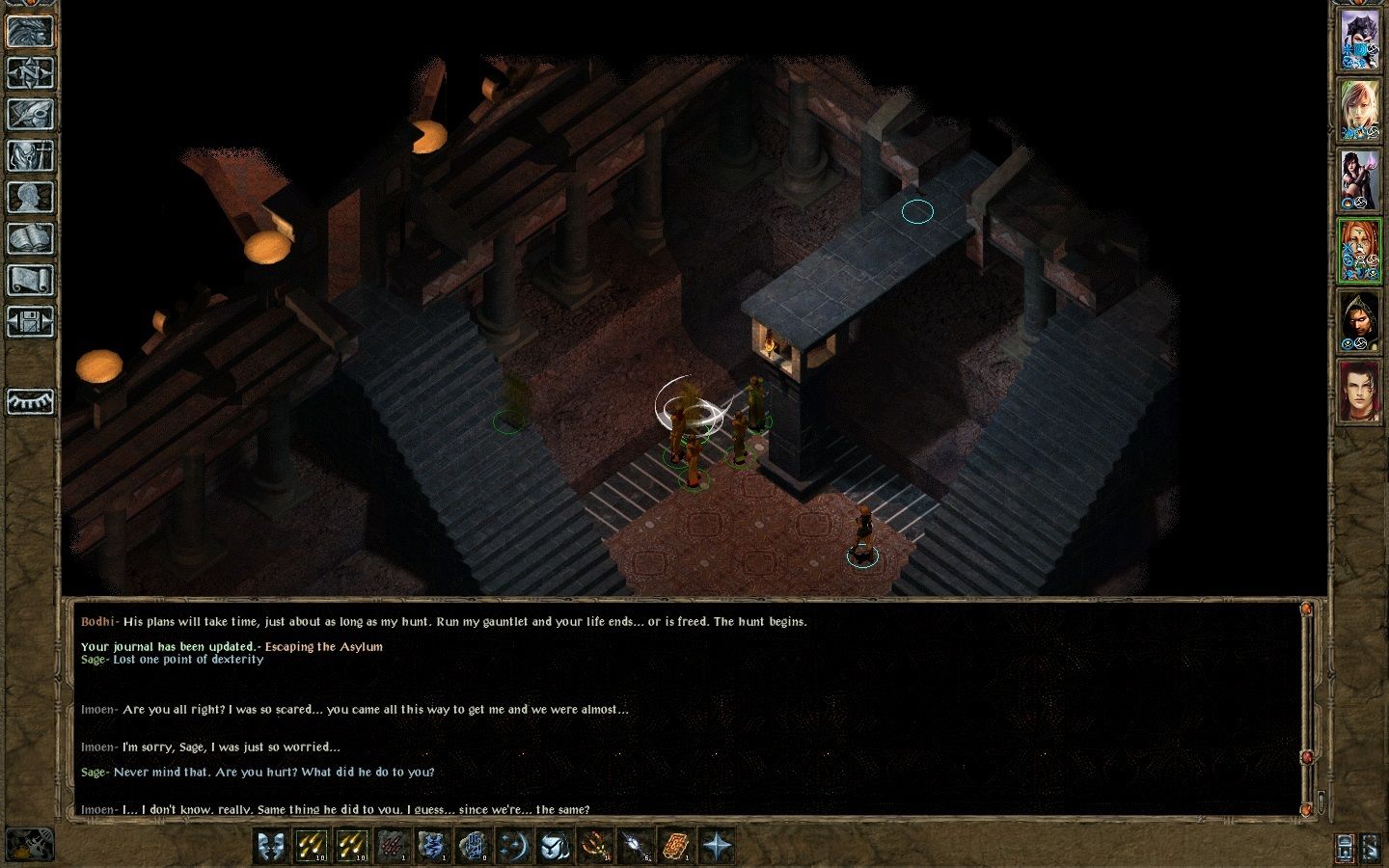This screenshot has width=1389, height=868.
Task: Use the crescent moon and stars ability
Action: coord(512,846)
